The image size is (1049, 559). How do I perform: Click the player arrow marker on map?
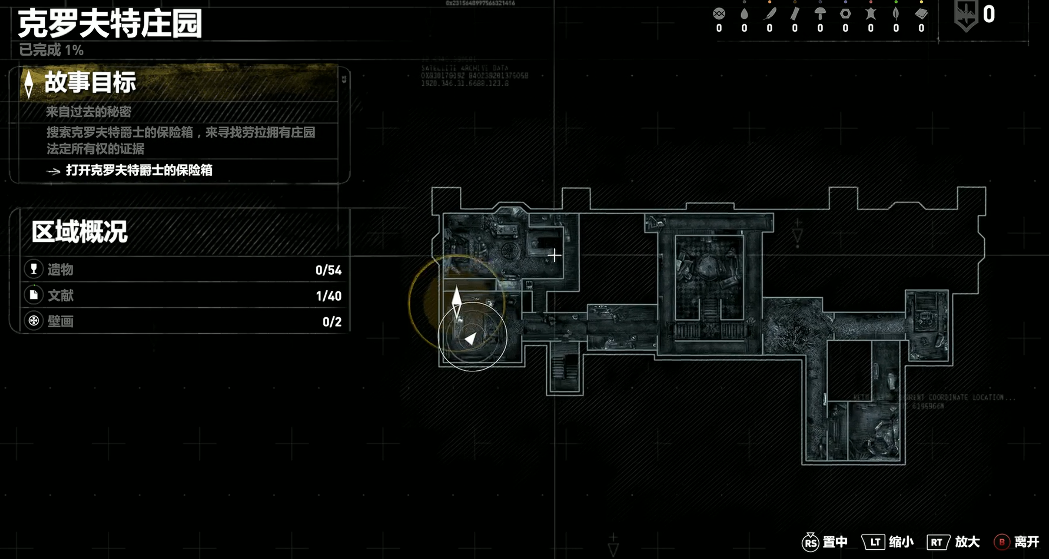pyautogui.click(x=469, y=340)
